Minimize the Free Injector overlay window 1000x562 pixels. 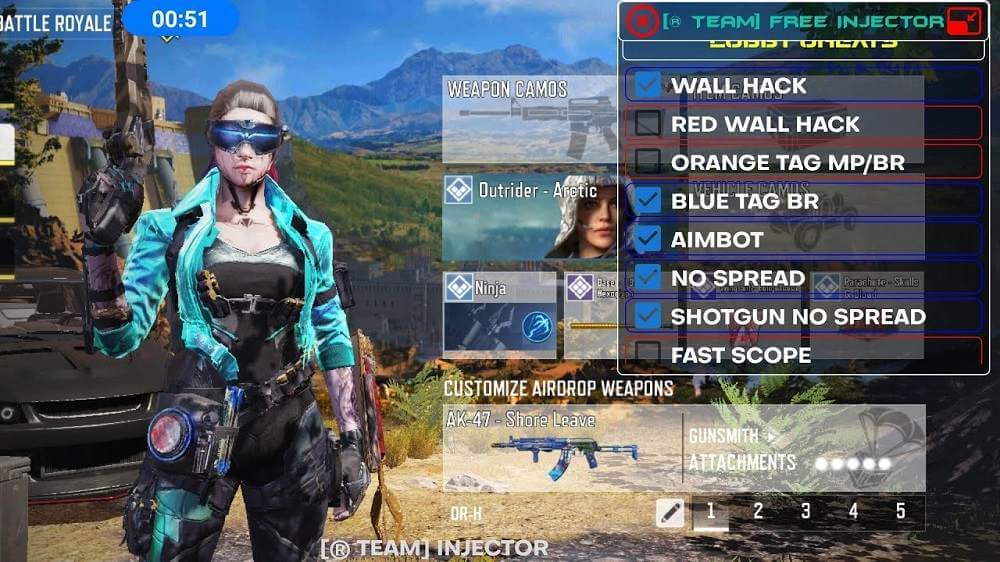coord(964,21)
